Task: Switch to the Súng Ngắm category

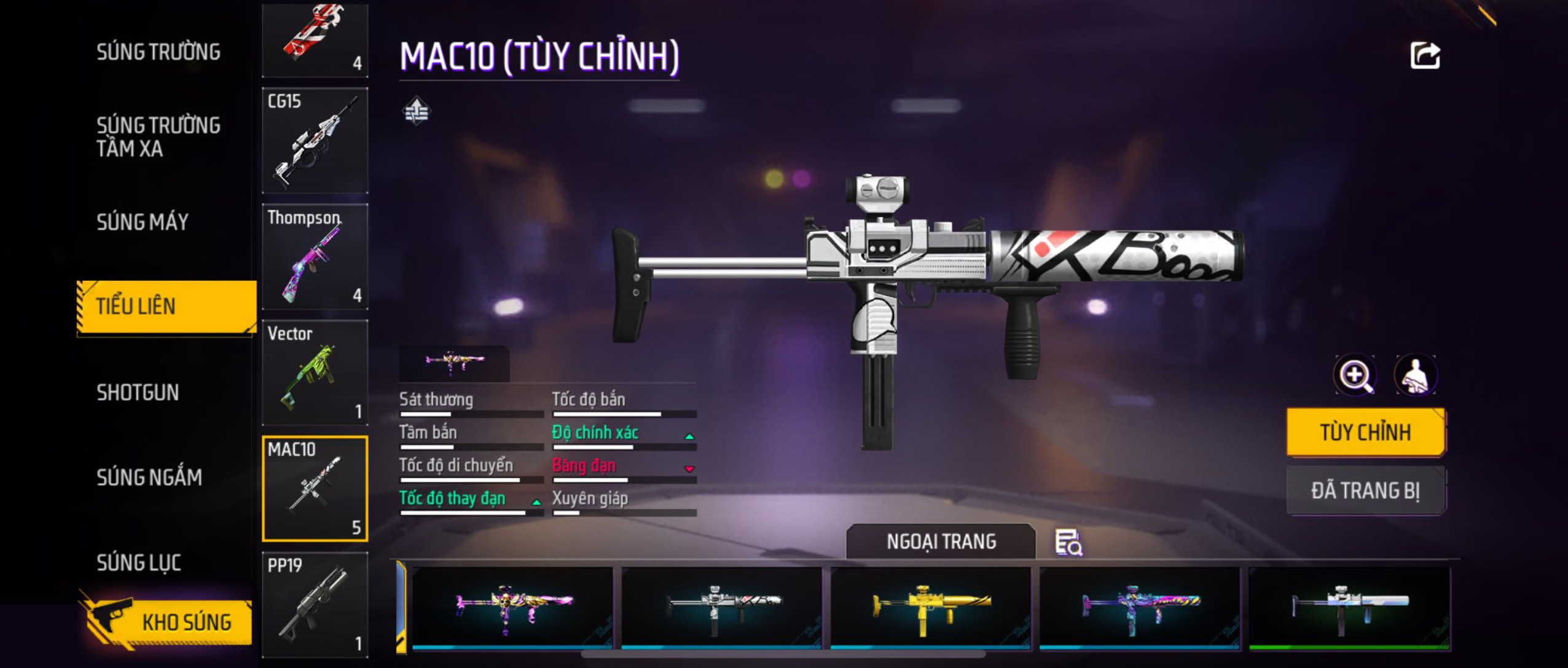Action: 149,477
